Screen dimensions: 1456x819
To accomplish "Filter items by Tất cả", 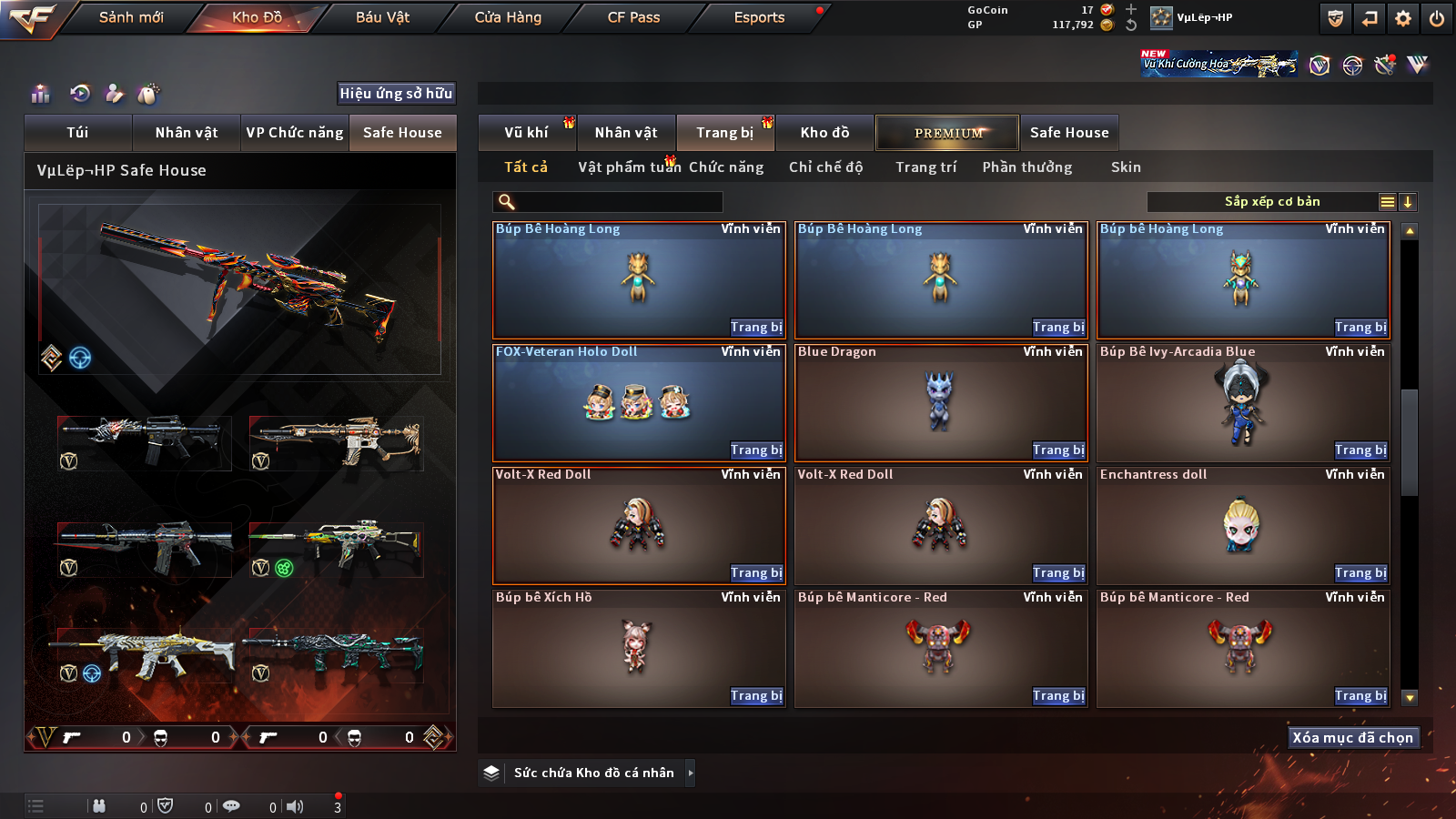I will point(526,167).
